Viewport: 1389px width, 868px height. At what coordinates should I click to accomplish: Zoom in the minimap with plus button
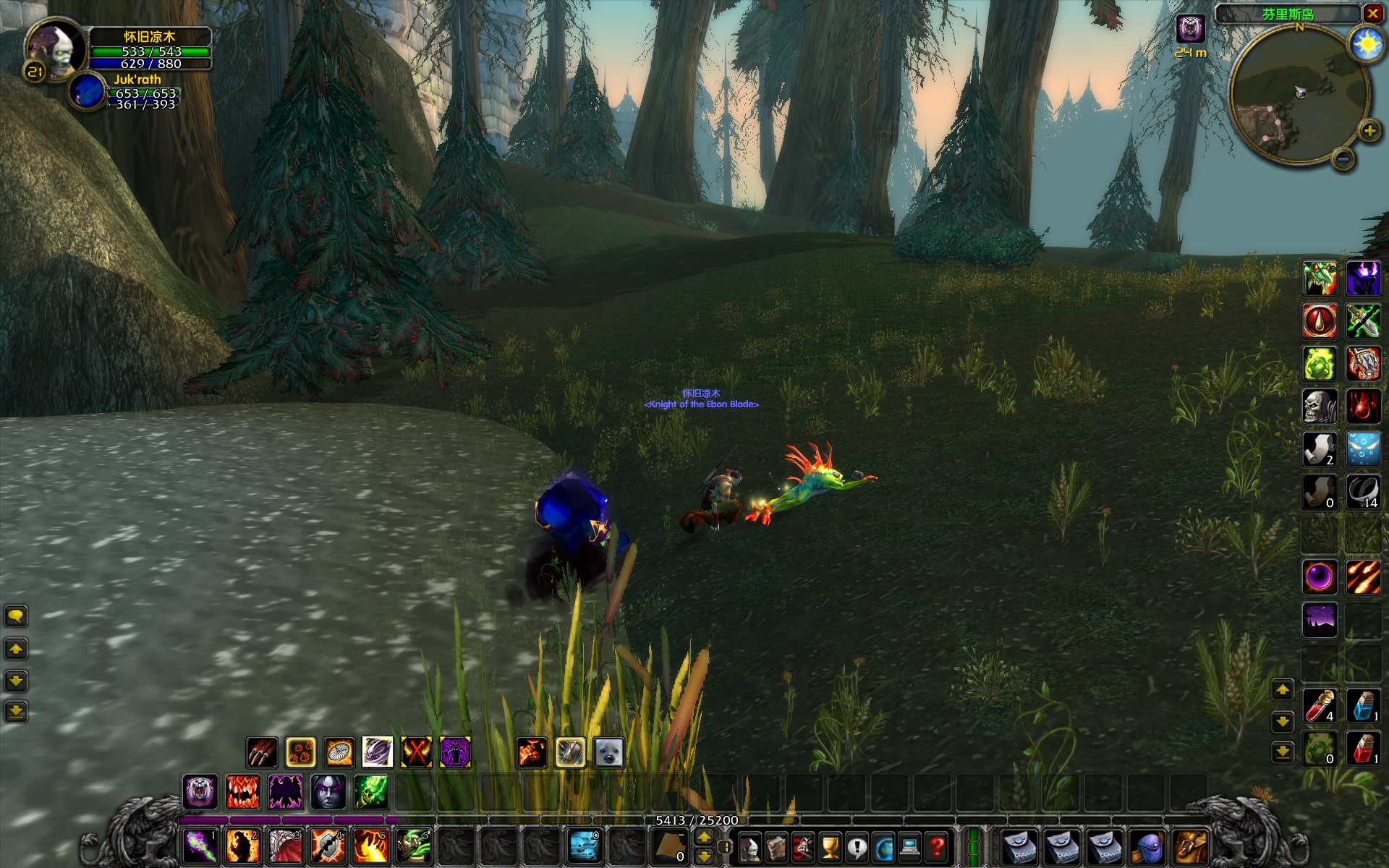point(1368,131)
